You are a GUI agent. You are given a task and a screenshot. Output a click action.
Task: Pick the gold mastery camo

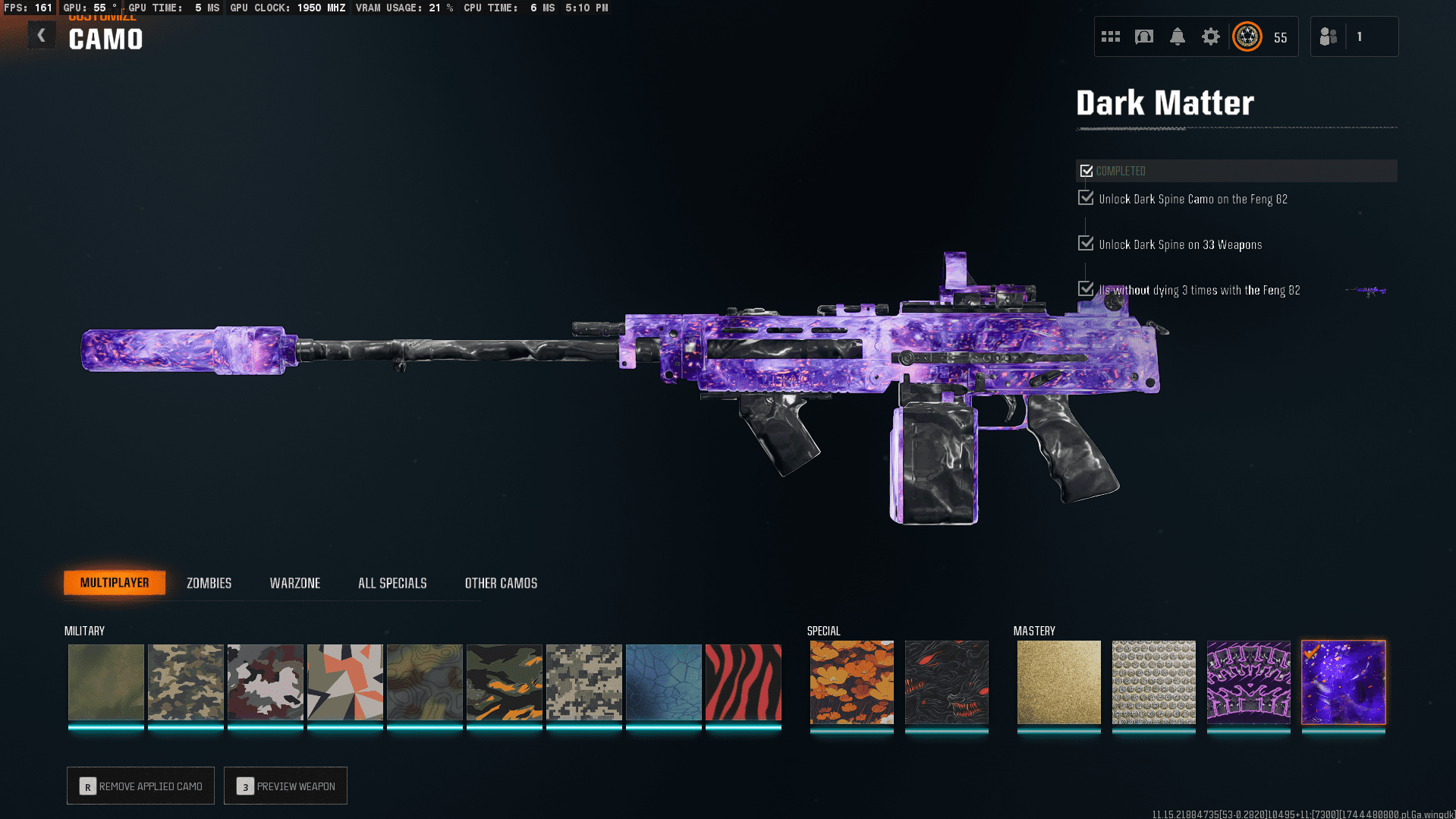coord(1058,682)
